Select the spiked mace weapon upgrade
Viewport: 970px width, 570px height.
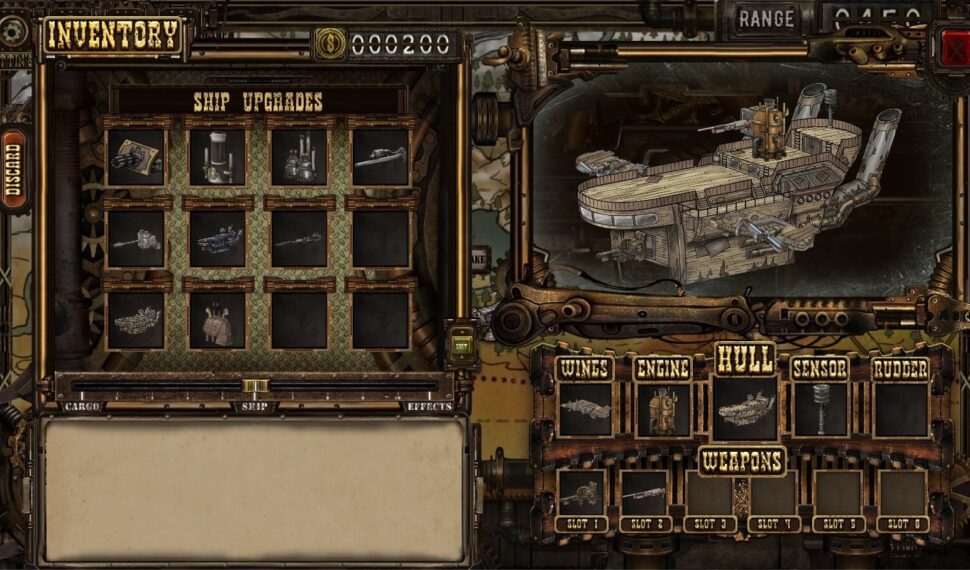coord(136,239)
